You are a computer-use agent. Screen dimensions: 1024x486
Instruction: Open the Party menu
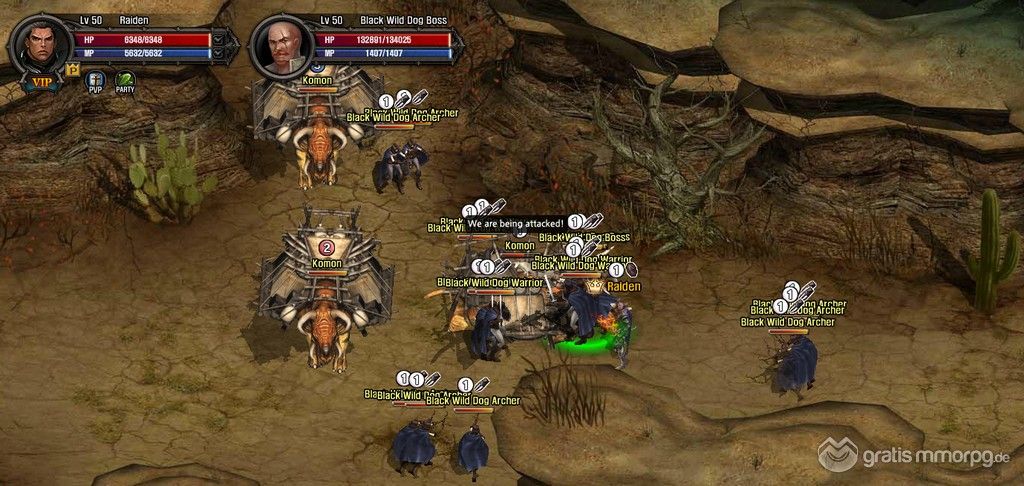125,81
